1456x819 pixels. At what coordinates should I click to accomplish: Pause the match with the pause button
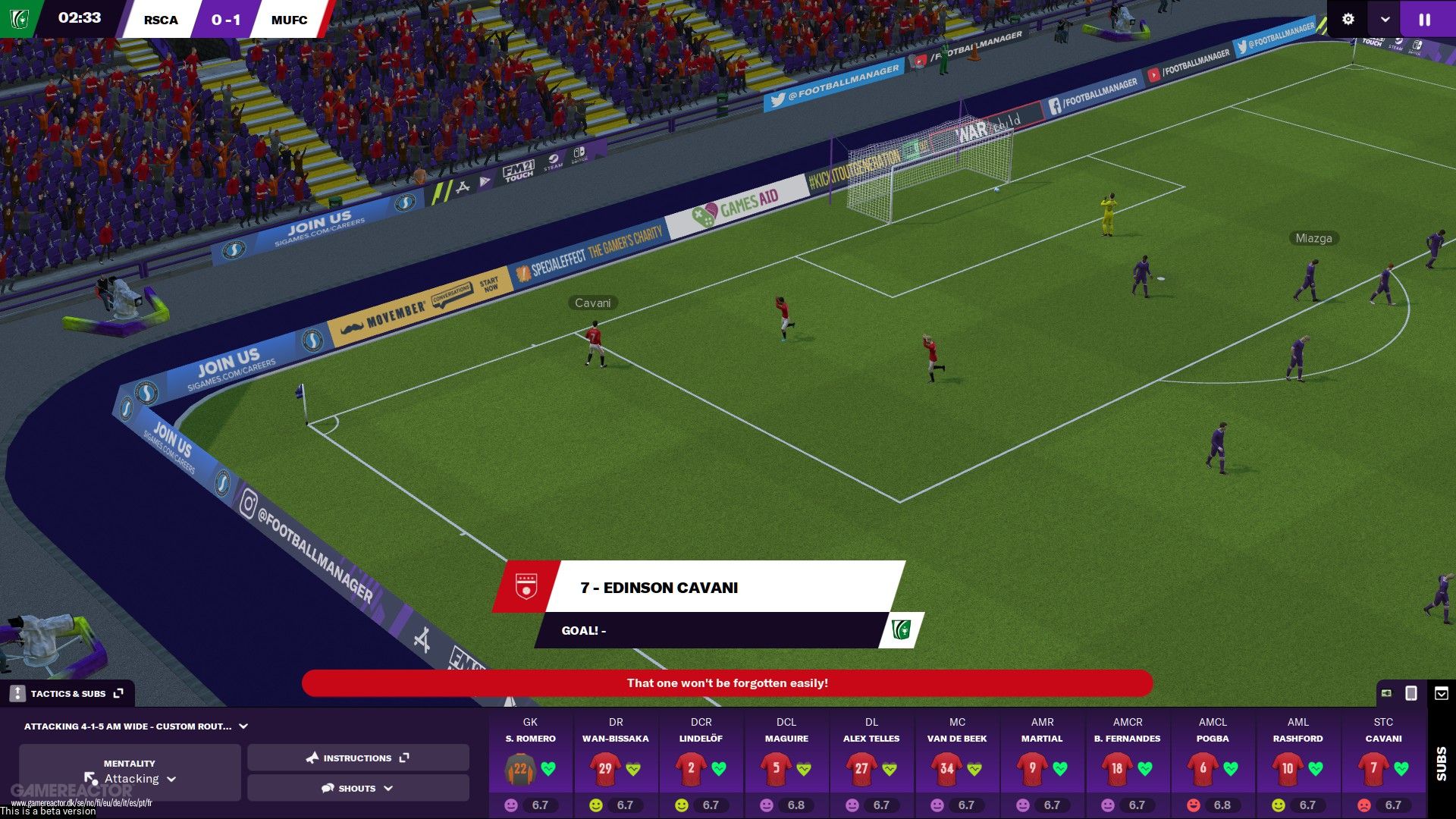(1425, 20)
